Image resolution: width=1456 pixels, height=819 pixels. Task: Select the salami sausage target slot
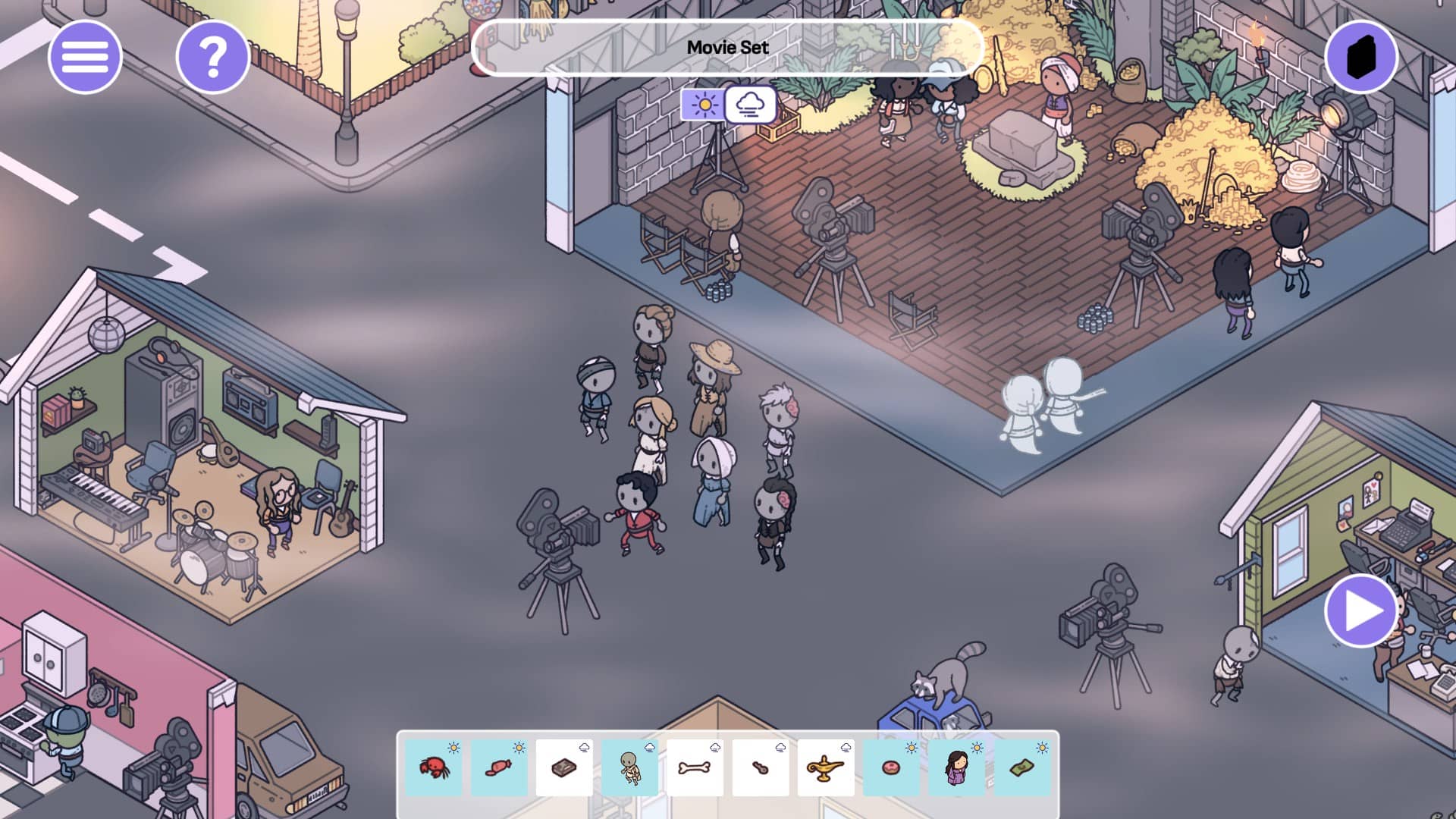pyautogui.click(x=499, y=767)
